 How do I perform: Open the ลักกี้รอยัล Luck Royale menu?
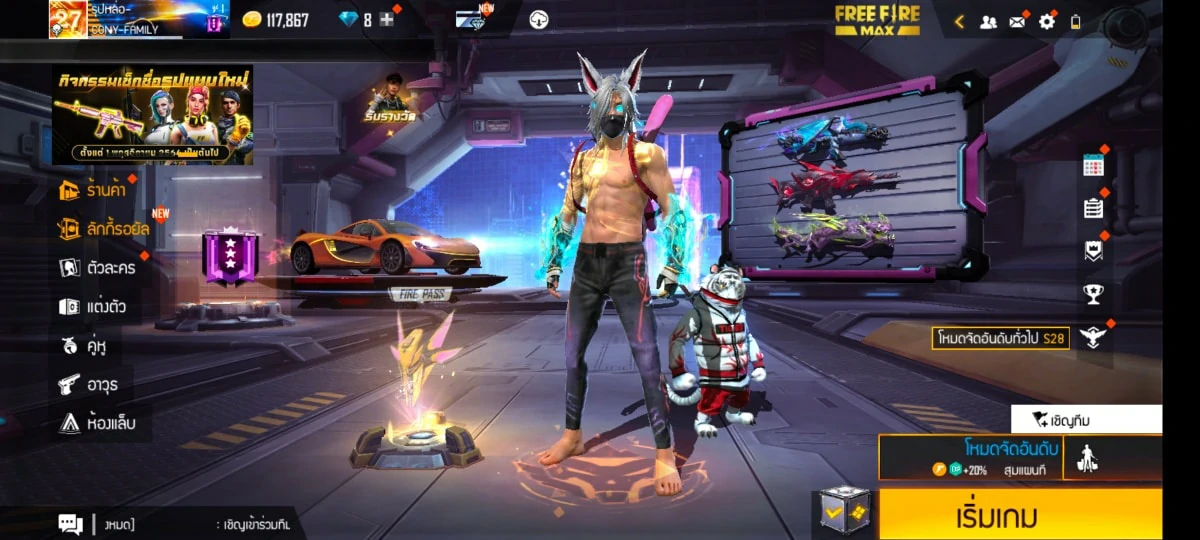(104, 228)
